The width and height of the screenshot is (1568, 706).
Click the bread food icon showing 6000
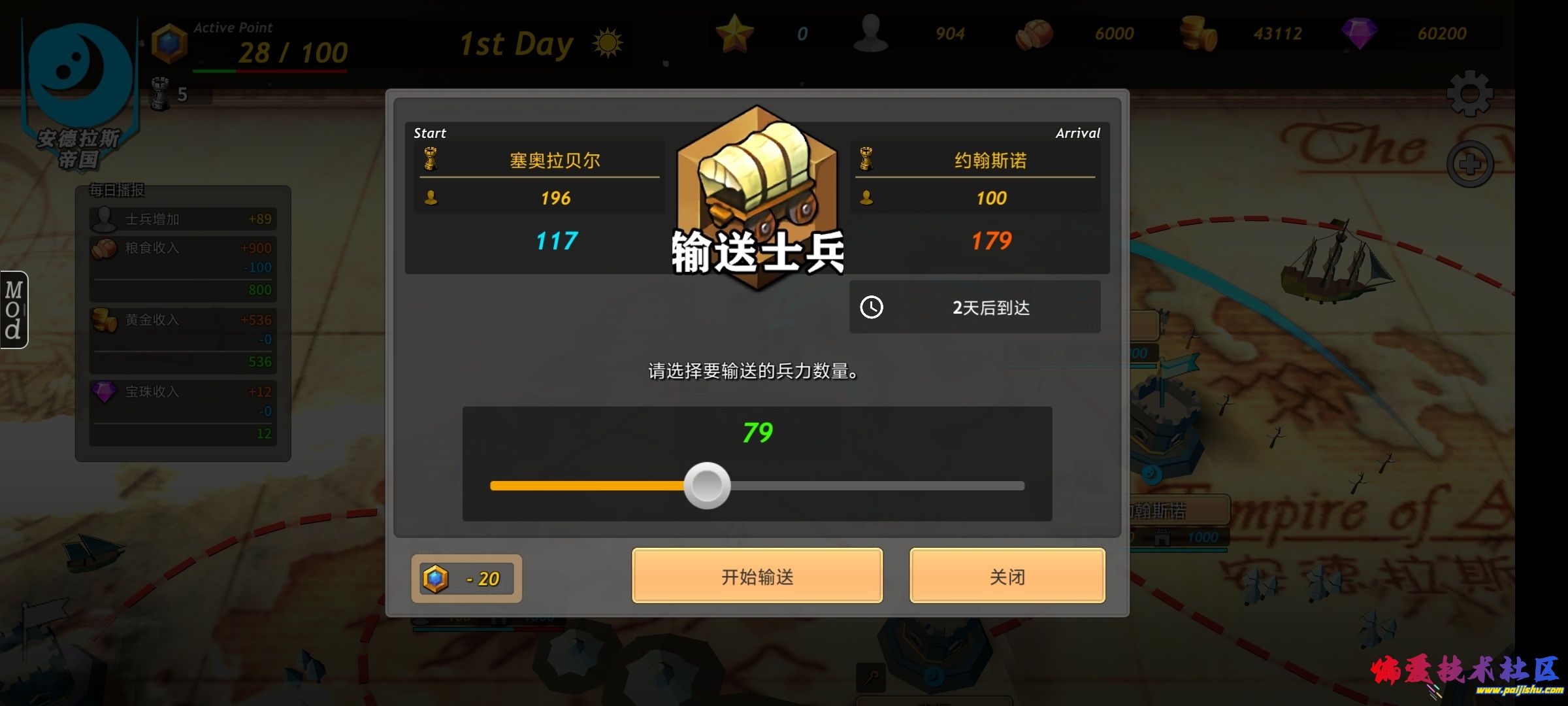coord(1032,33)
